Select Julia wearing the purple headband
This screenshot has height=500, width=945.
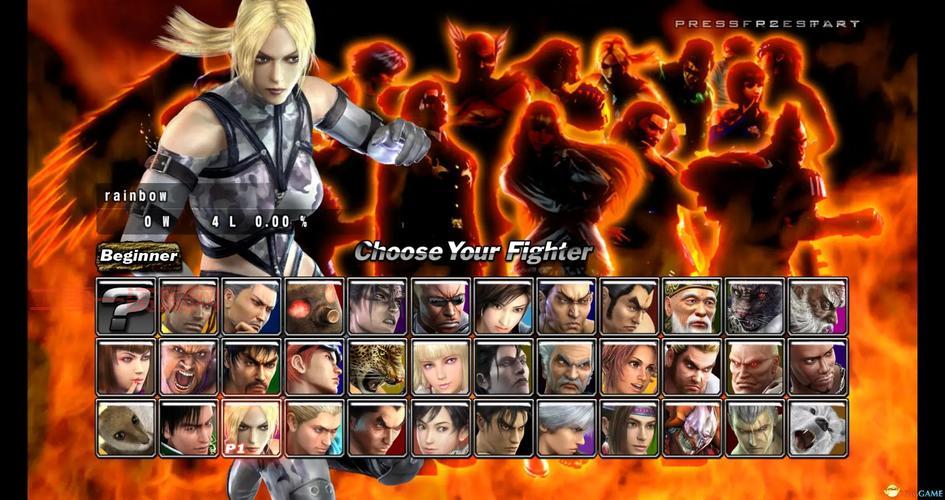[629, 428]
